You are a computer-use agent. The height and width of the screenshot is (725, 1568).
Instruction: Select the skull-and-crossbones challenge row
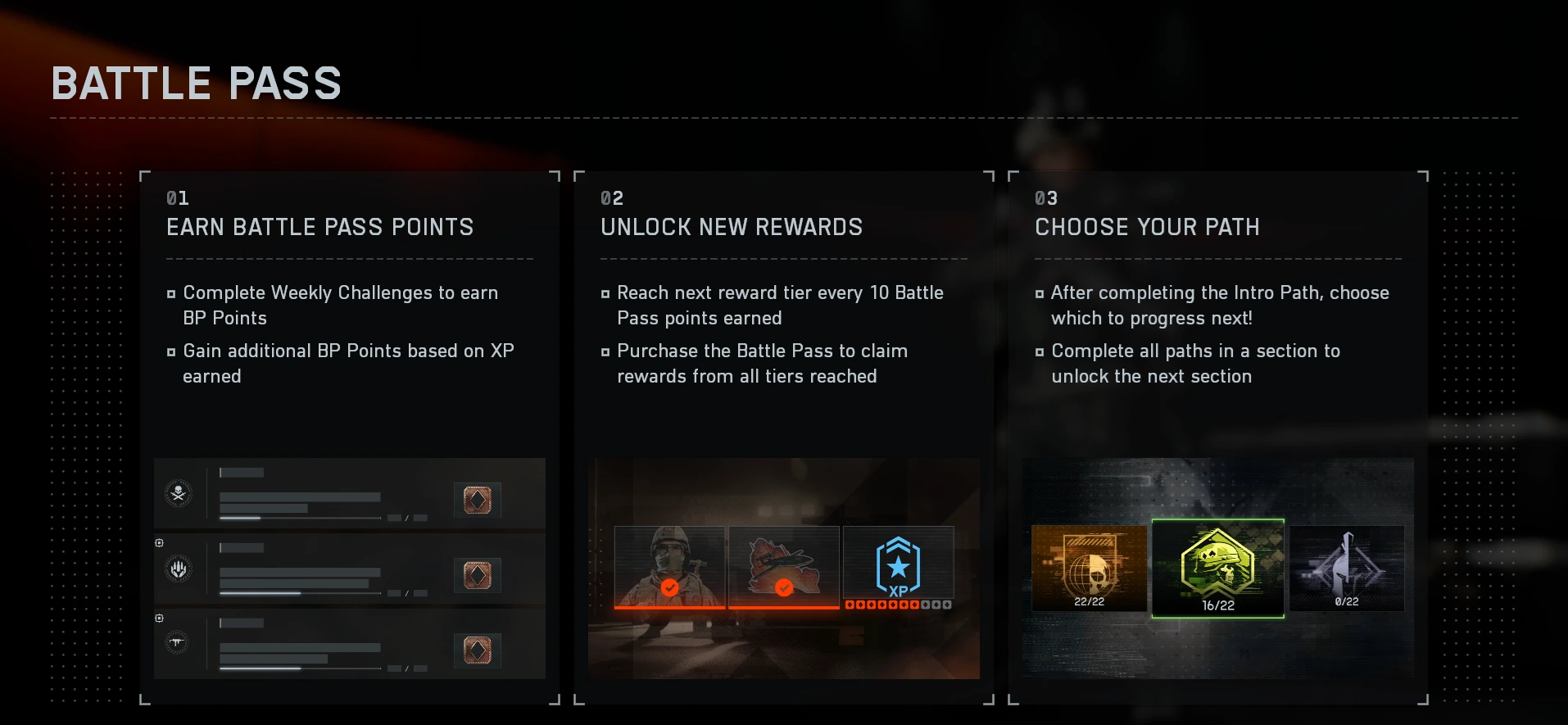point(350,494)
